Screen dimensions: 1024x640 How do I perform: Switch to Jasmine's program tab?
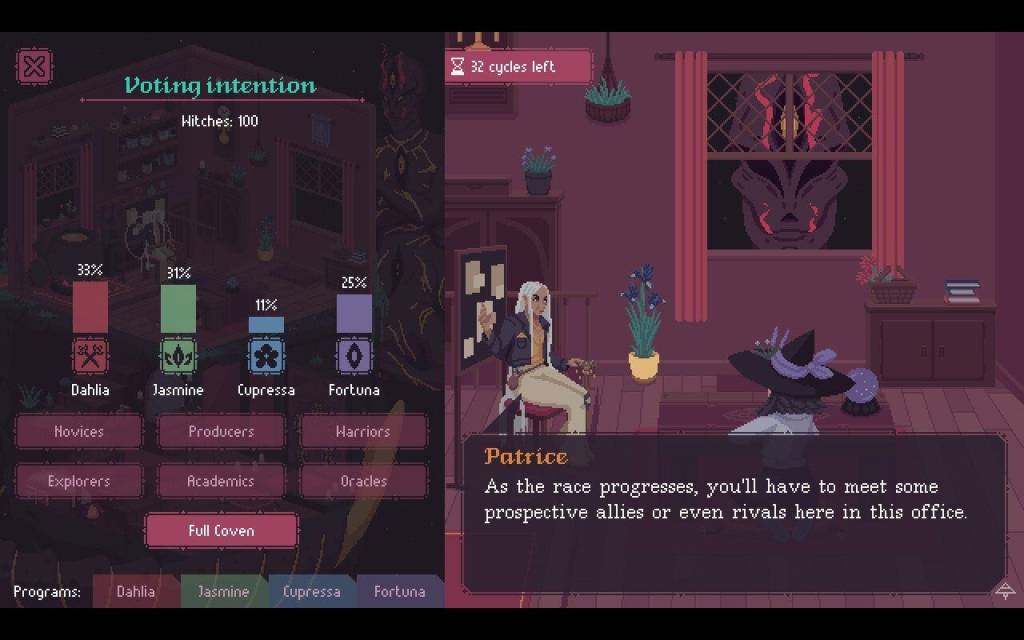223,591
